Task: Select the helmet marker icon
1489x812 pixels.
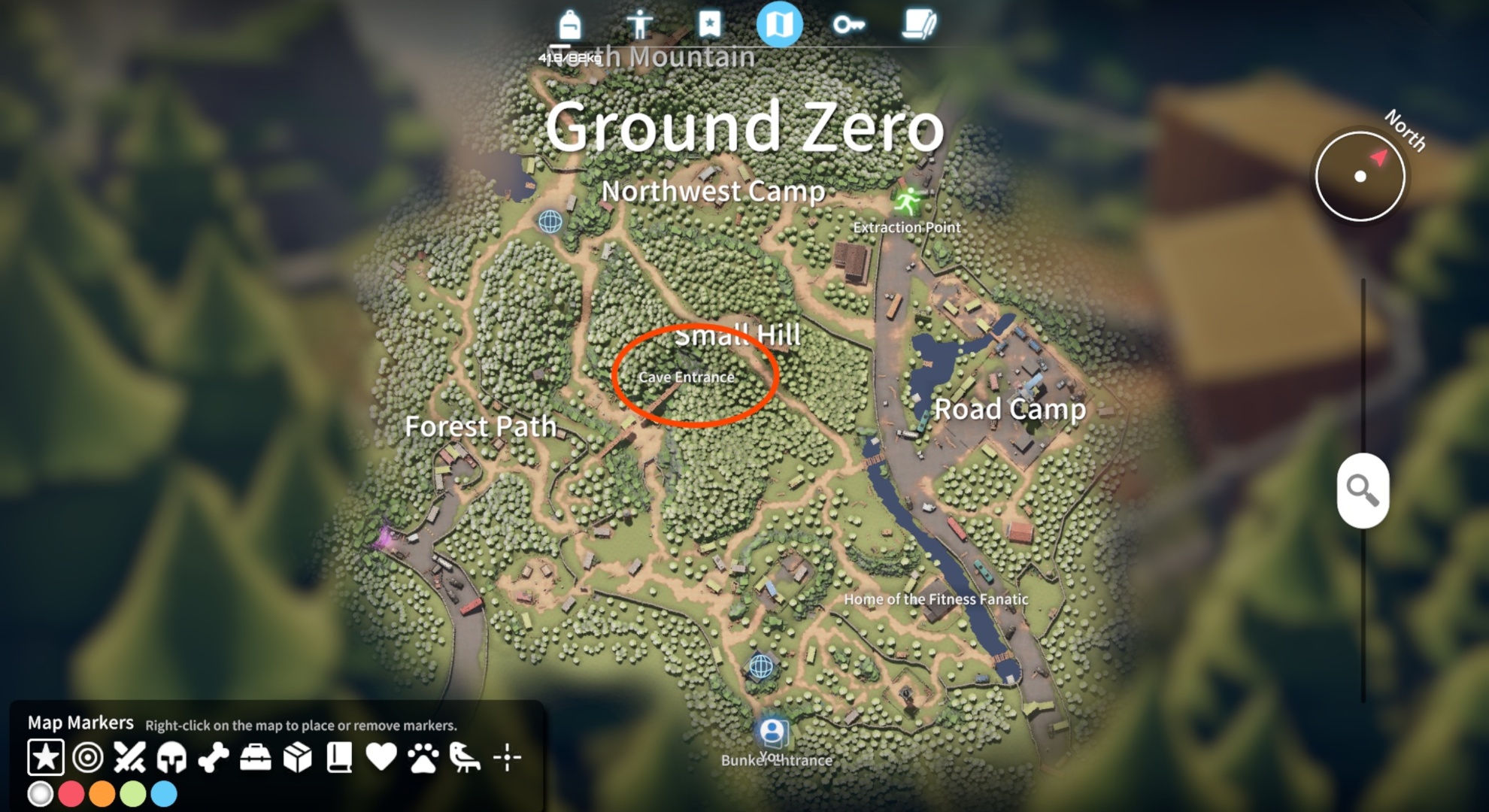Action: pyautogui.click(x=171, y=759)
